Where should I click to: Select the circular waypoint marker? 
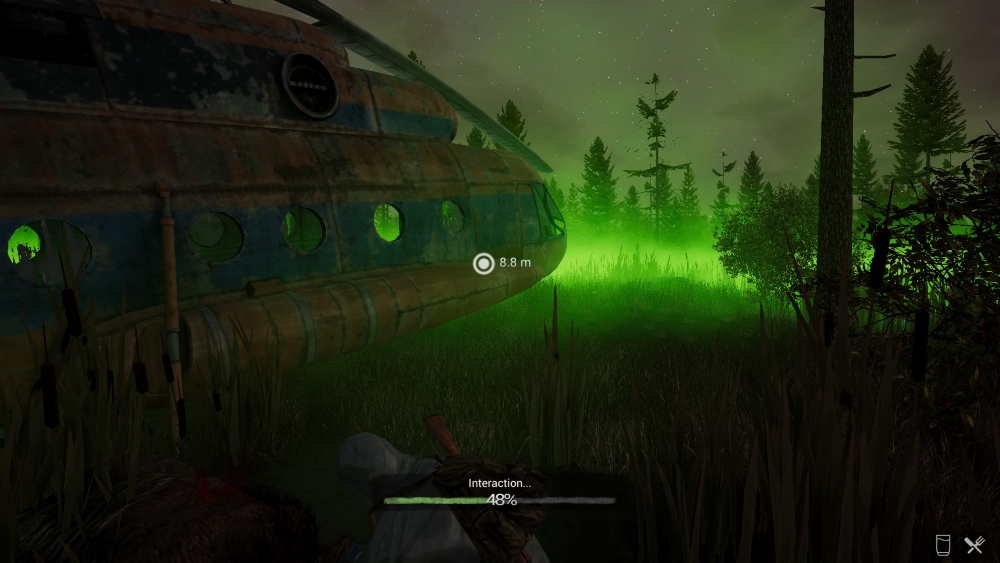click(x=484, y=263)
